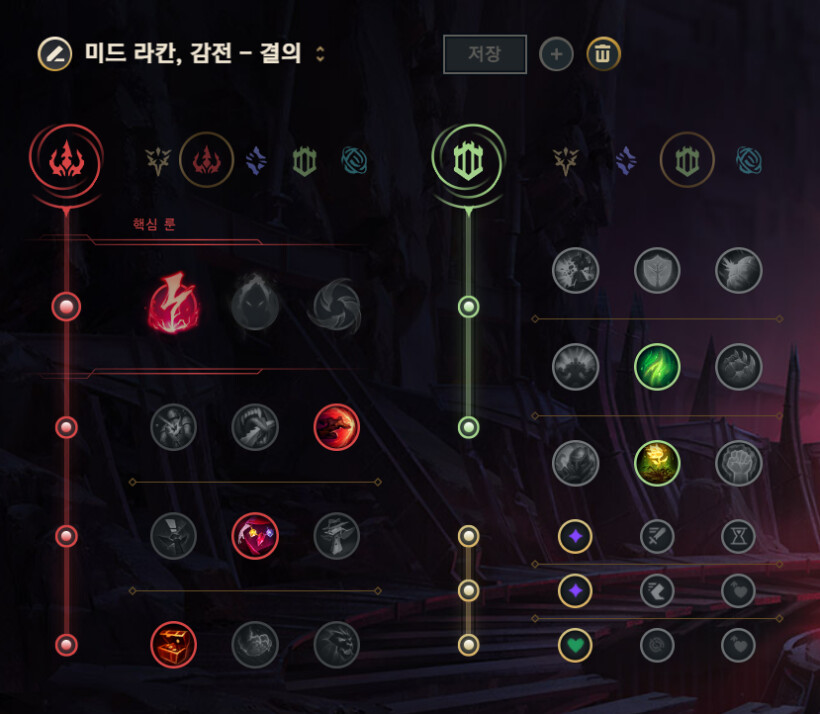
Task: Choose the Revitalize rune
Action: coord(657,463)
